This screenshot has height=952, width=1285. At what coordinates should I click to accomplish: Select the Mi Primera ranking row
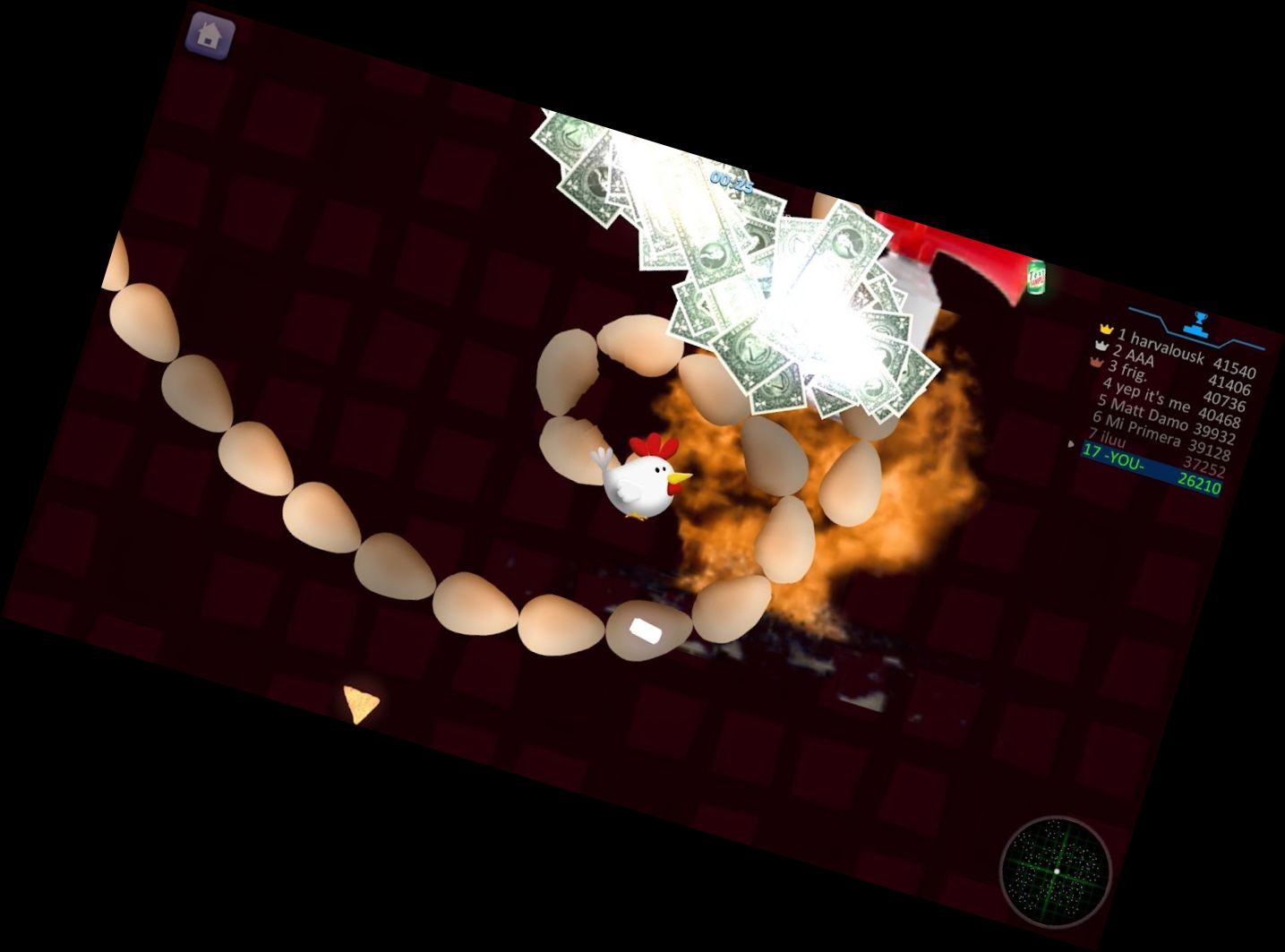(x=1159, y=436)
